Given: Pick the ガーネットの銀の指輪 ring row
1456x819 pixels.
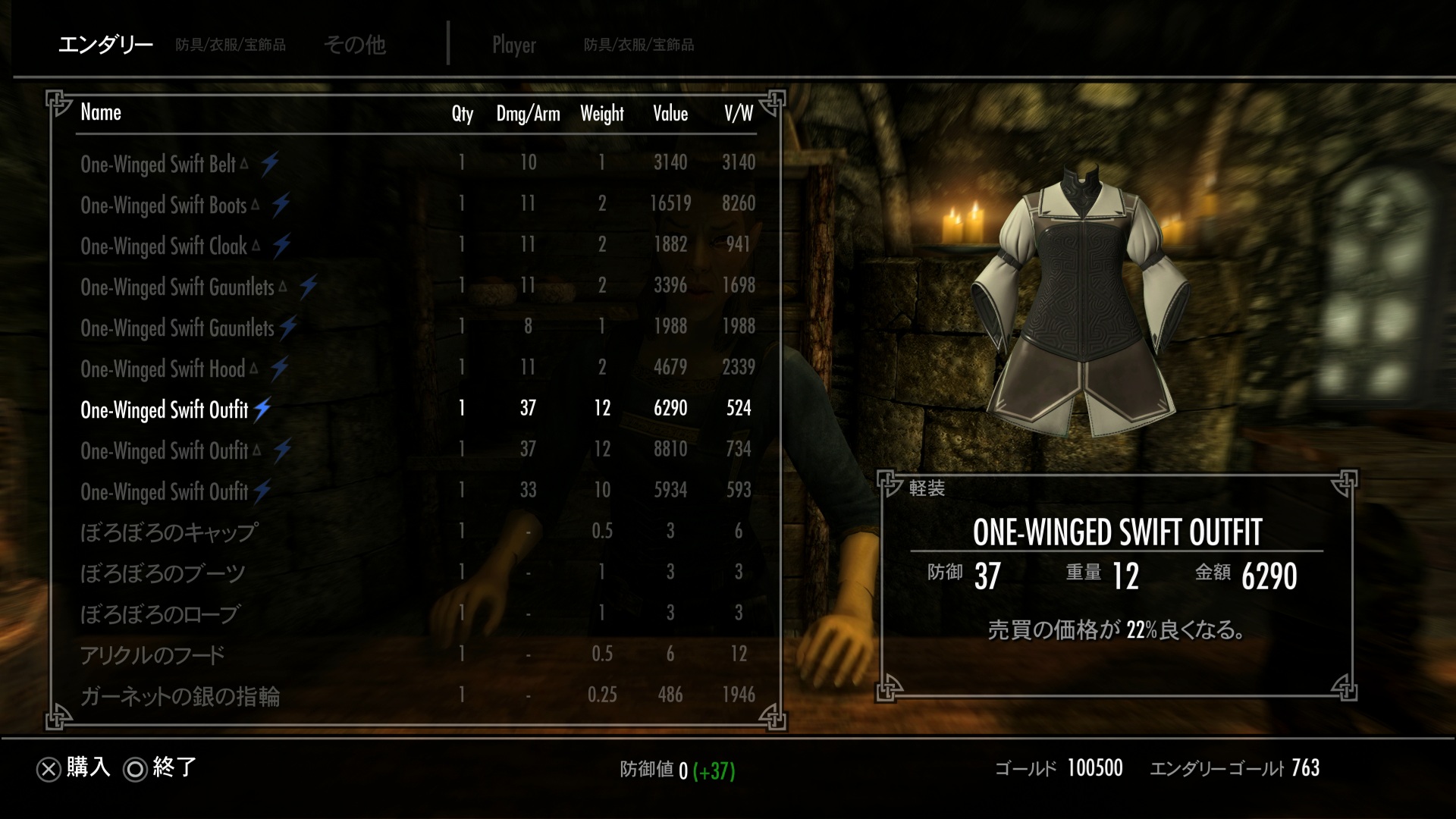Looking at the screenshot, I should pyautogui.click(x=180, y=695).
